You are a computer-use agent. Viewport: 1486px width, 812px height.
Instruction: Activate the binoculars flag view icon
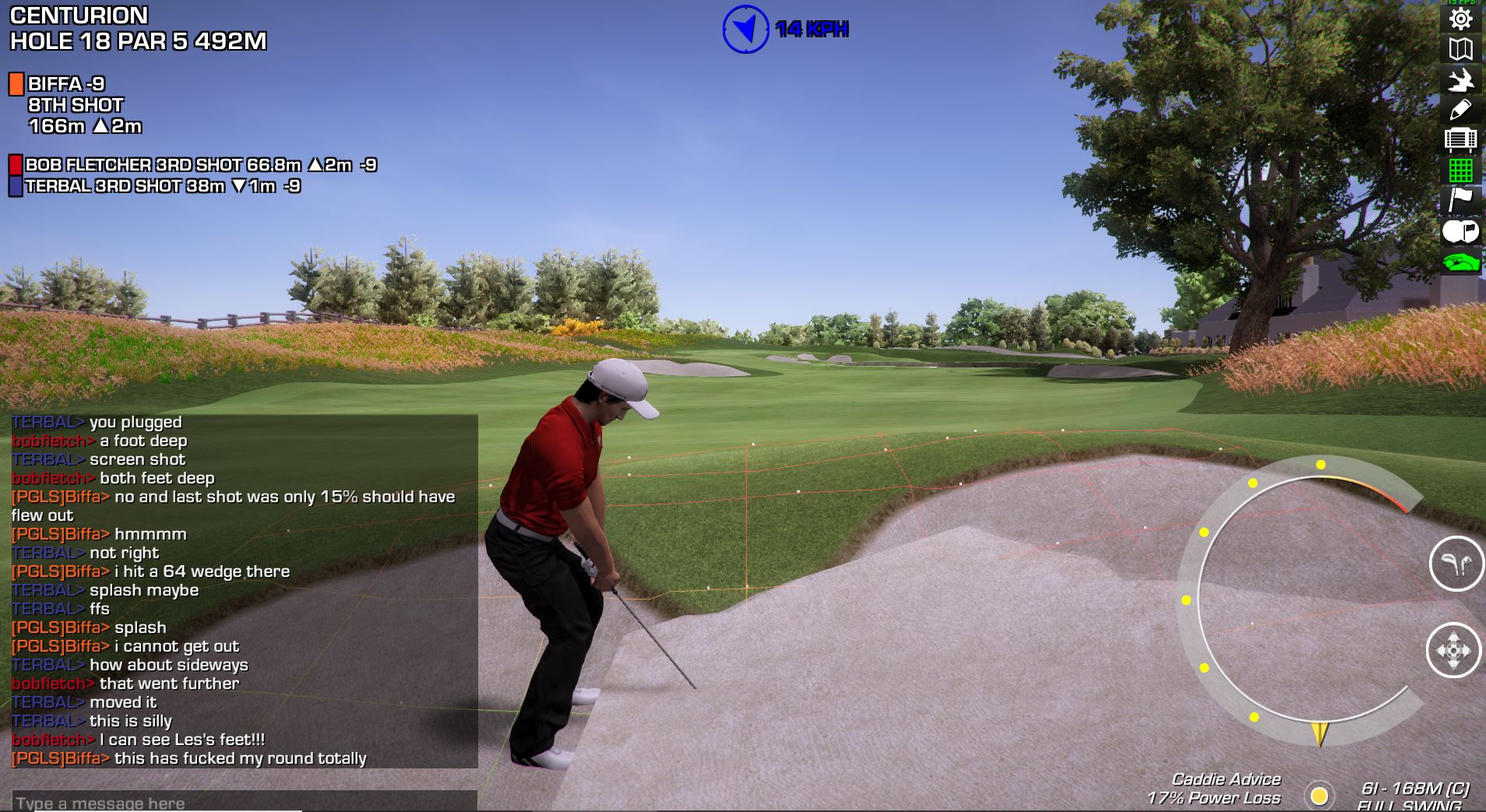pos(1460,231)
